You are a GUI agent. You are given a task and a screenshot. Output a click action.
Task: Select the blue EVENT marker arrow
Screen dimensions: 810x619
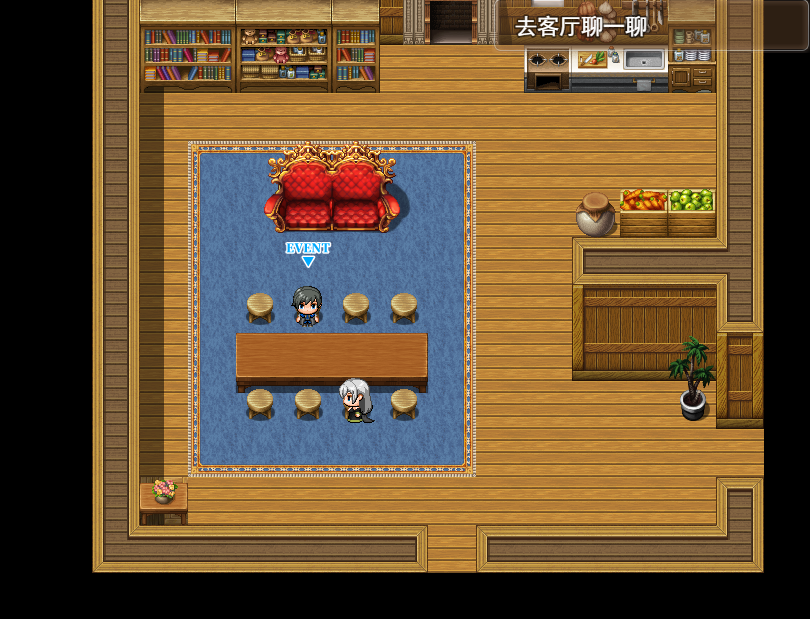pos(308,261)
